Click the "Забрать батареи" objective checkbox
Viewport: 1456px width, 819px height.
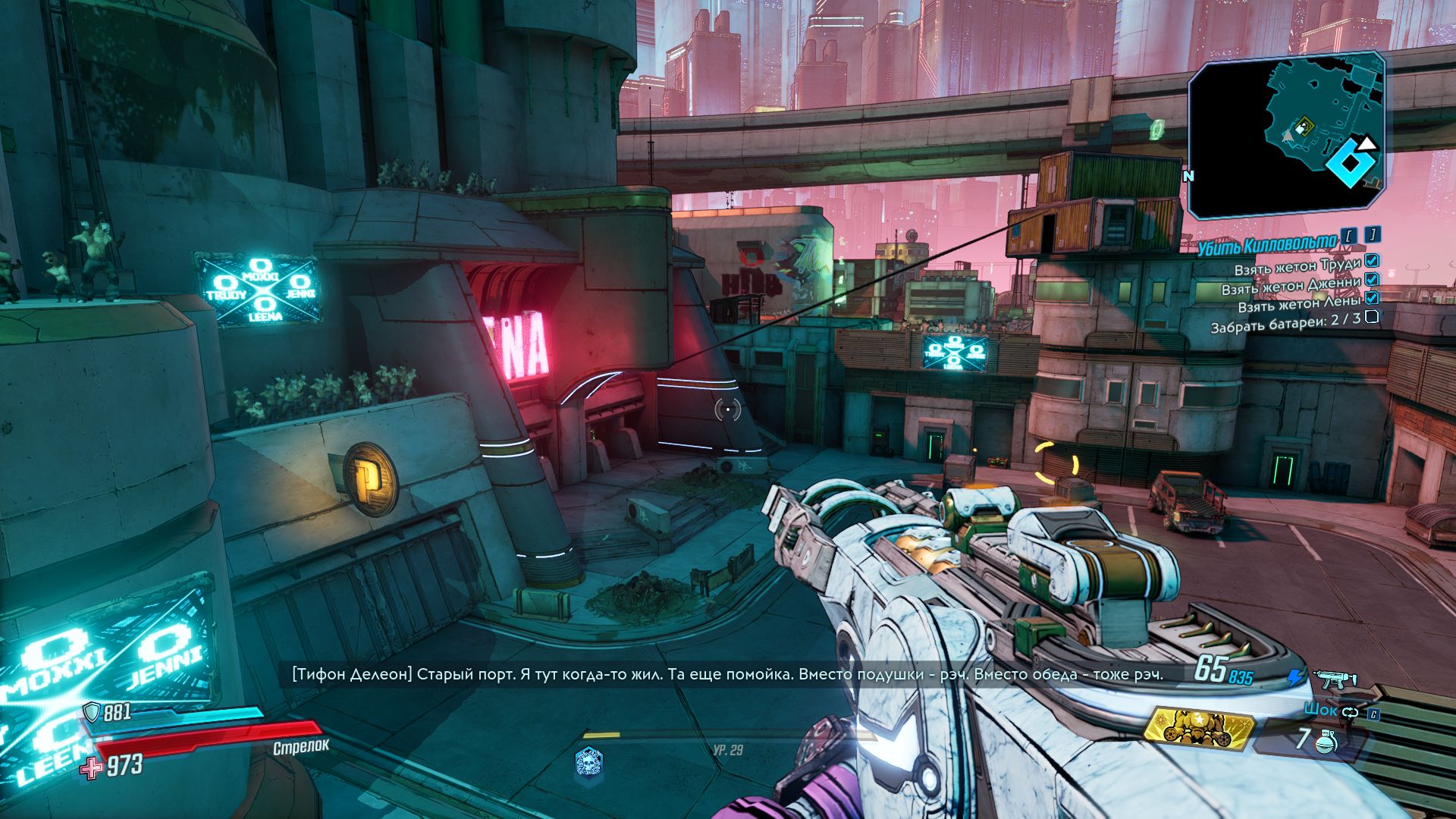click(x=1371, y=317)
